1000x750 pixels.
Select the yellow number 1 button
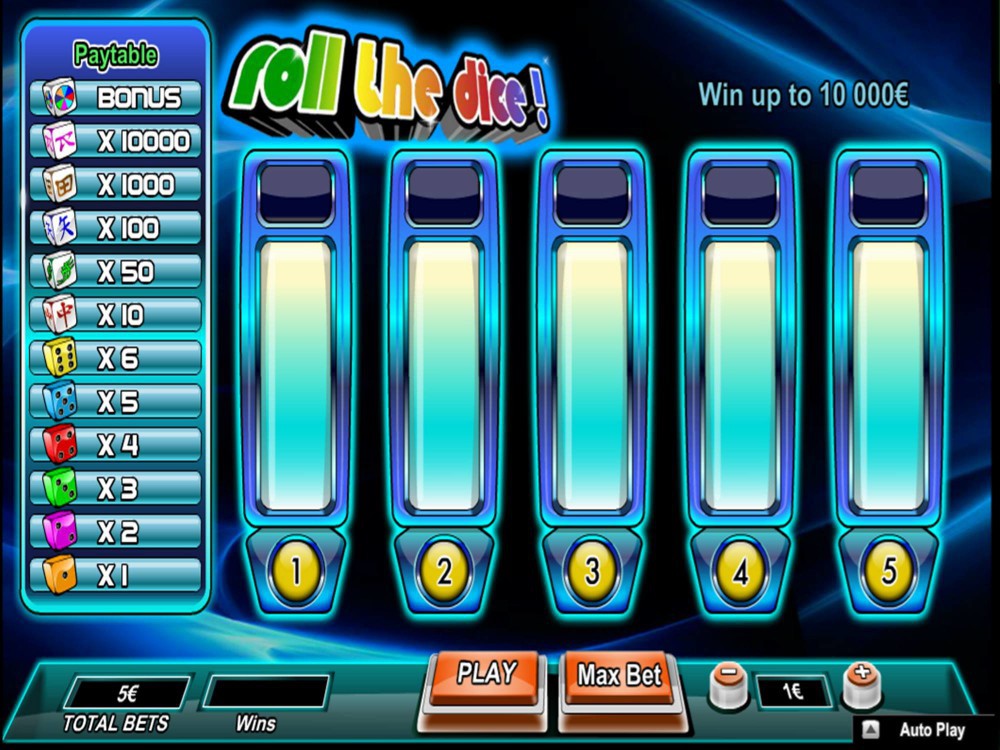coord(296,571)
